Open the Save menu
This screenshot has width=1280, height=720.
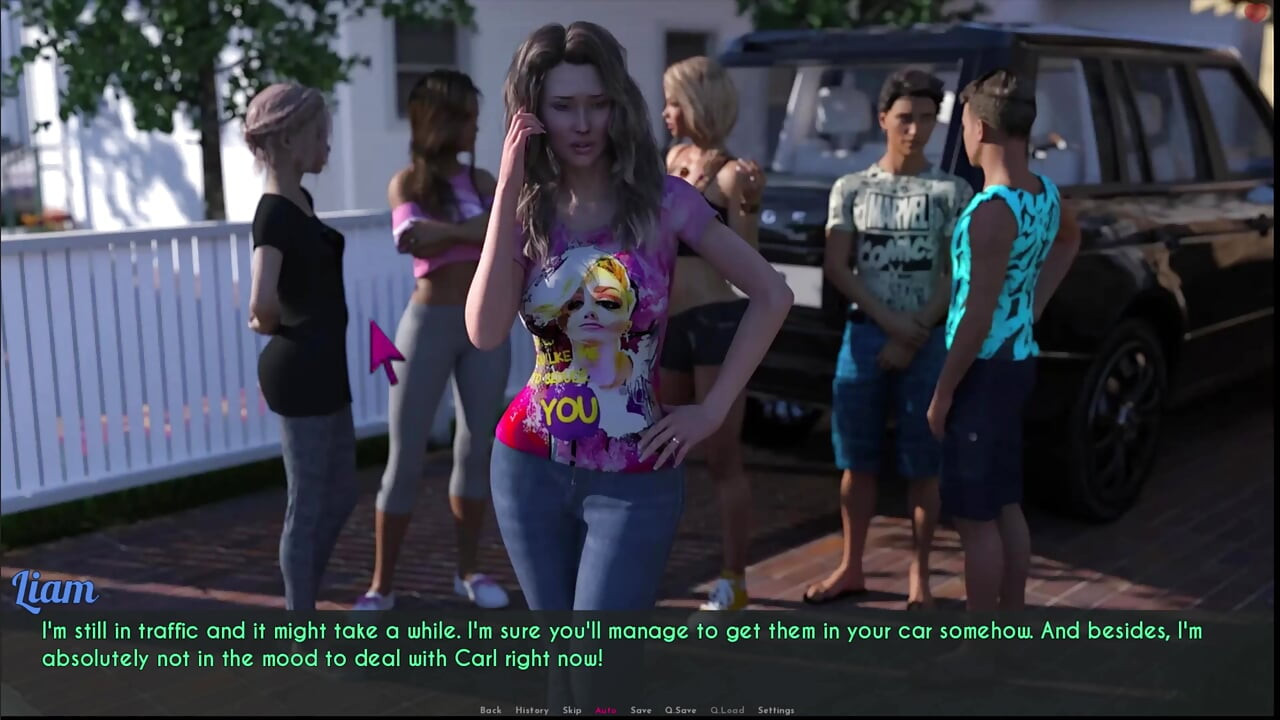[x=641, y=710]
